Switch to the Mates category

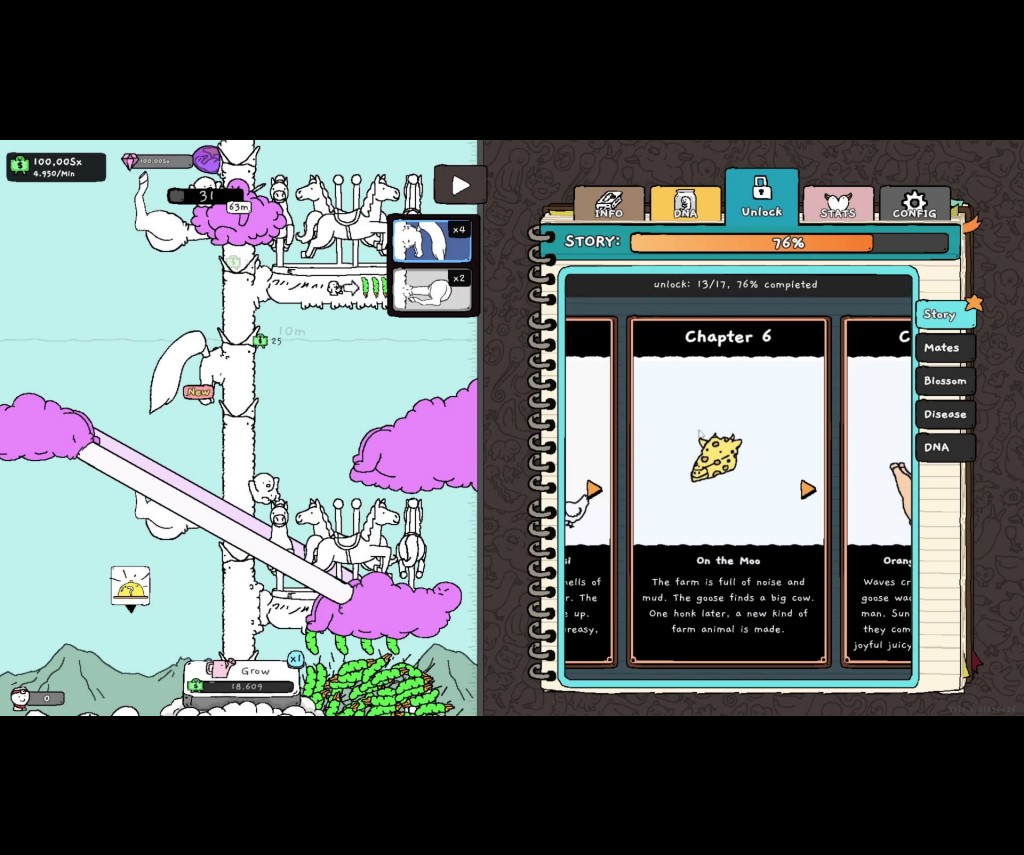(x=943, y=348)
